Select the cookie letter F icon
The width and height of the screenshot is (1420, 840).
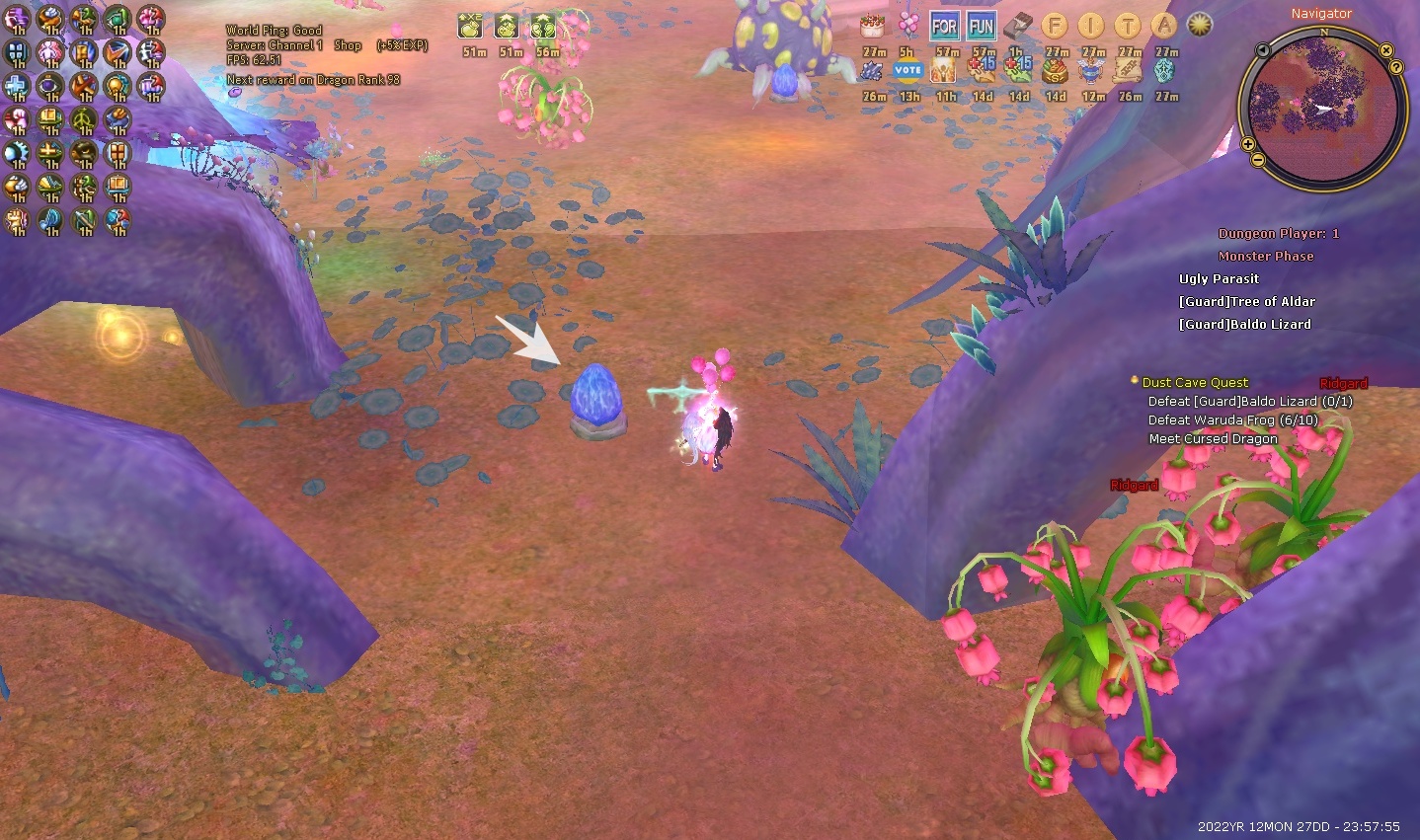pos(1055,27)
